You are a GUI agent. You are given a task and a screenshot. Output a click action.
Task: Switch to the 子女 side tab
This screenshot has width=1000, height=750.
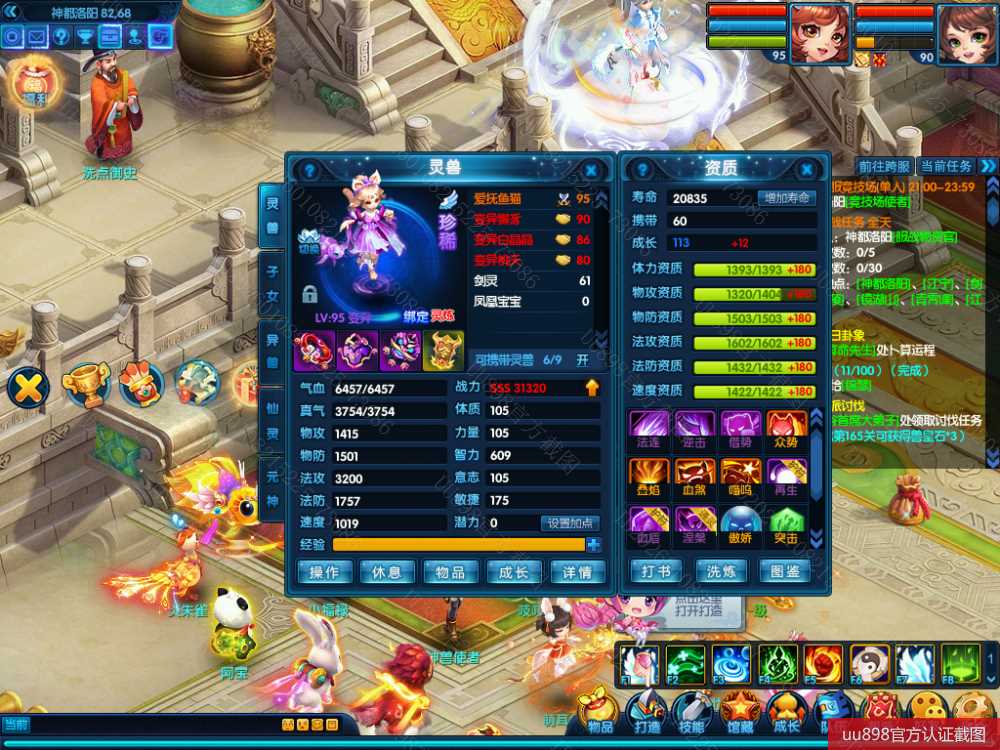click(272, 283)
